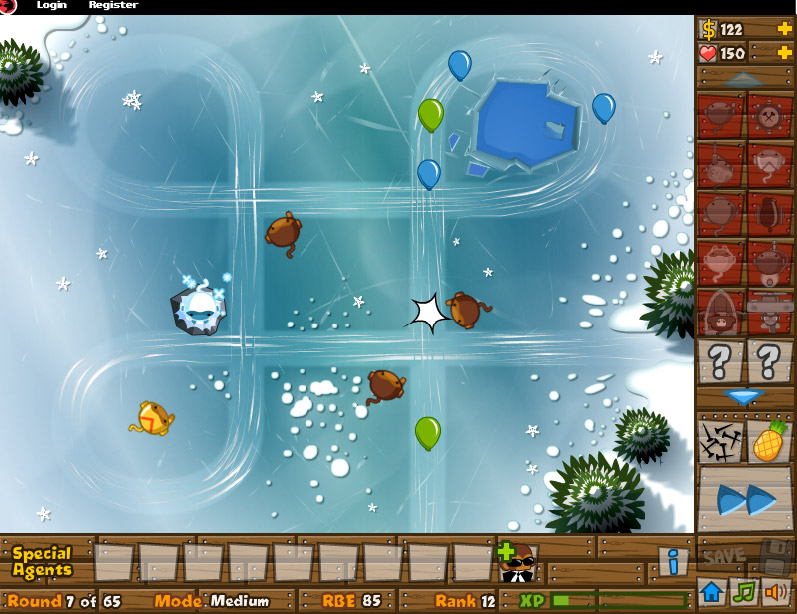The image size is (797, 614).
Task: Select the Tack Shooter tower icon
Action: pos(769,116)
